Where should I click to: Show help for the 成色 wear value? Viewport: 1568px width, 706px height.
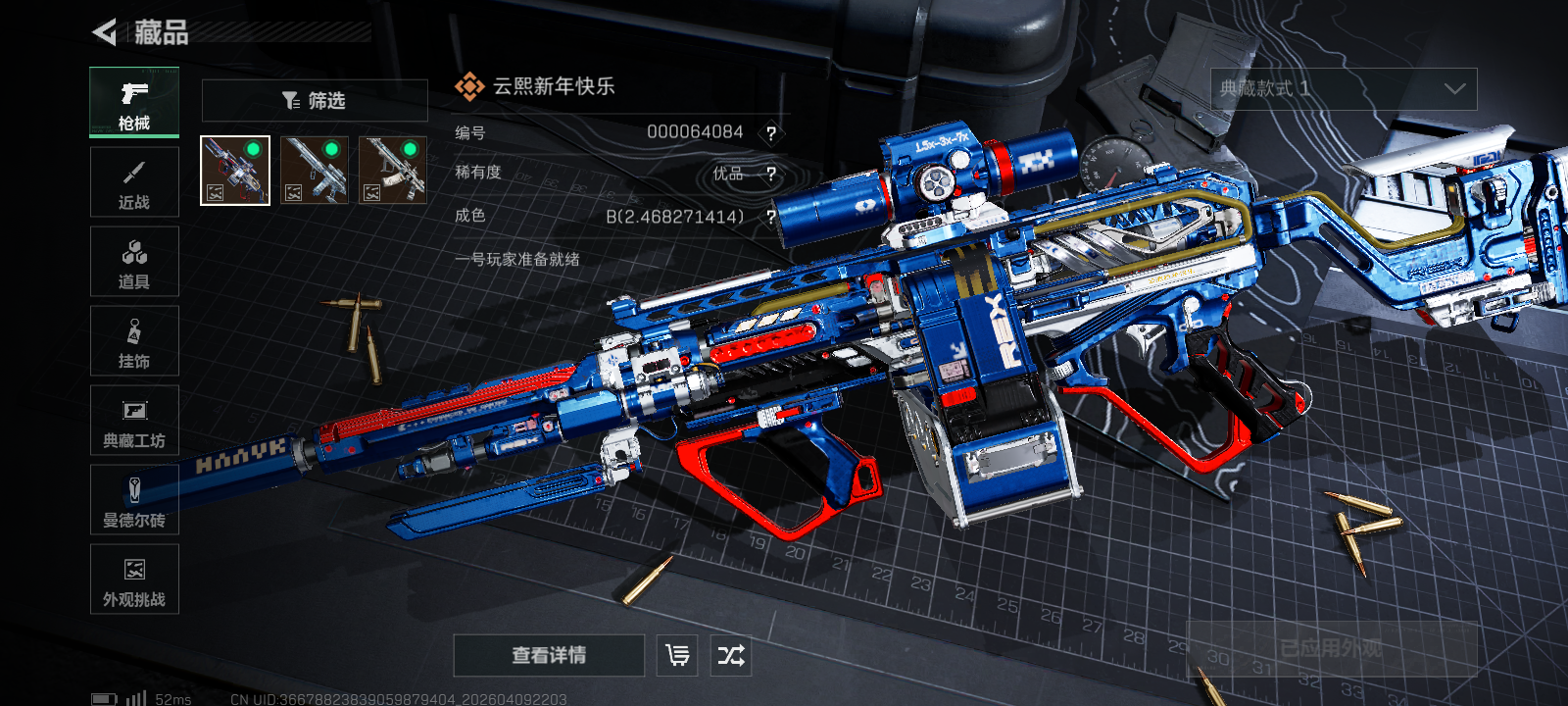coord(771,217)
